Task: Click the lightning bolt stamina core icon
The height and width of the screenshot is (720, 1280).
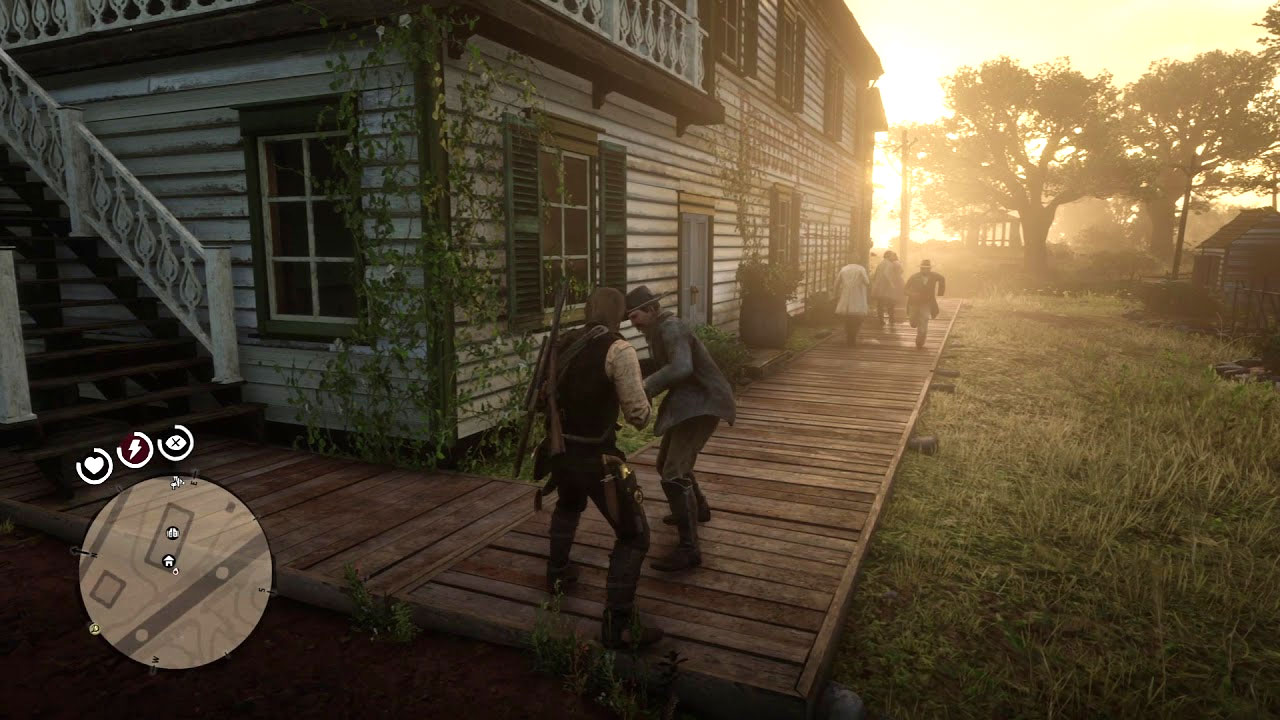Action: tap(133, 448)
